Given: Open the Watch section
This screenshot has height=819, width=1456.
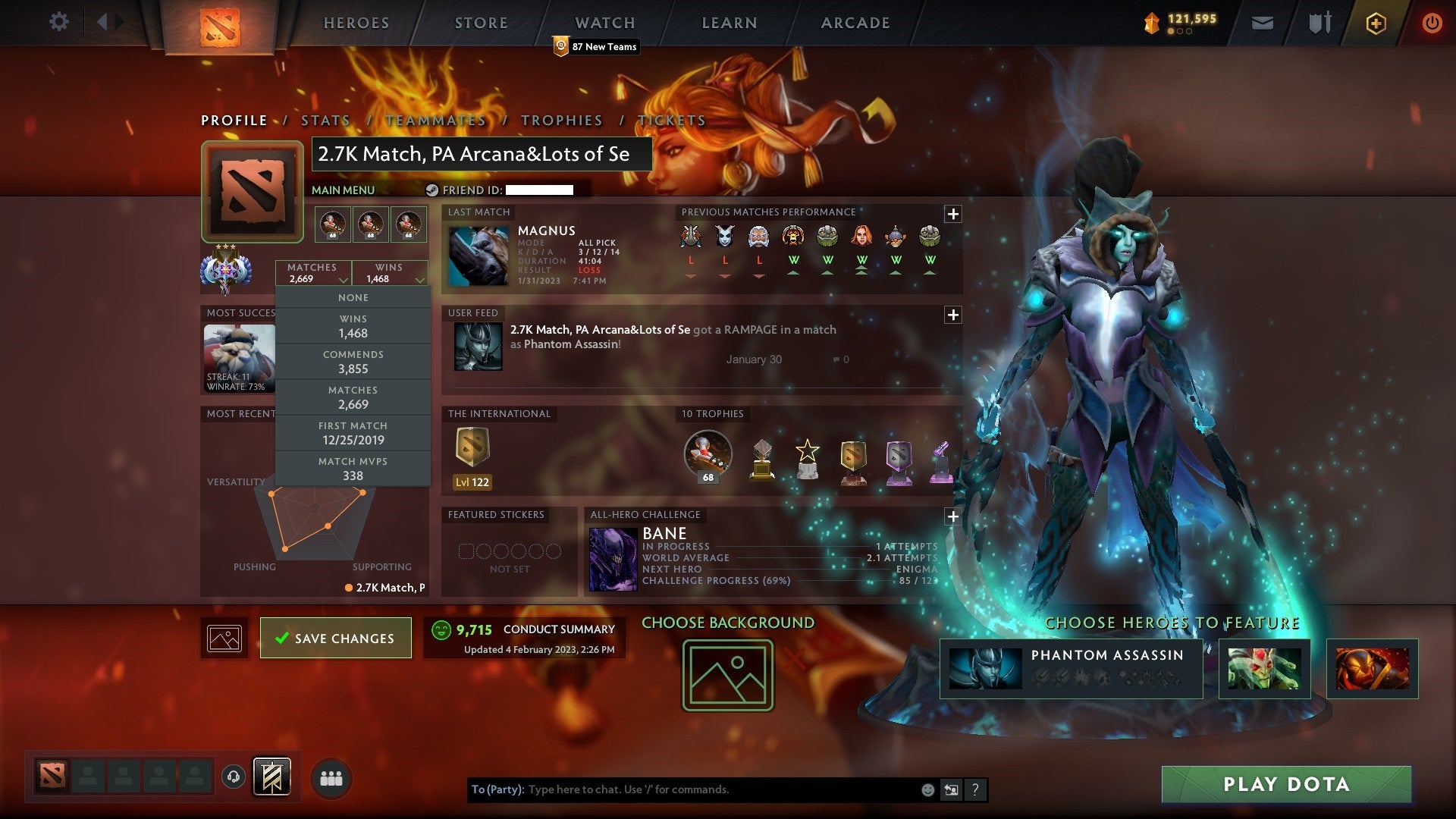Looking at the screenshot, I should (x=604, y=23).
